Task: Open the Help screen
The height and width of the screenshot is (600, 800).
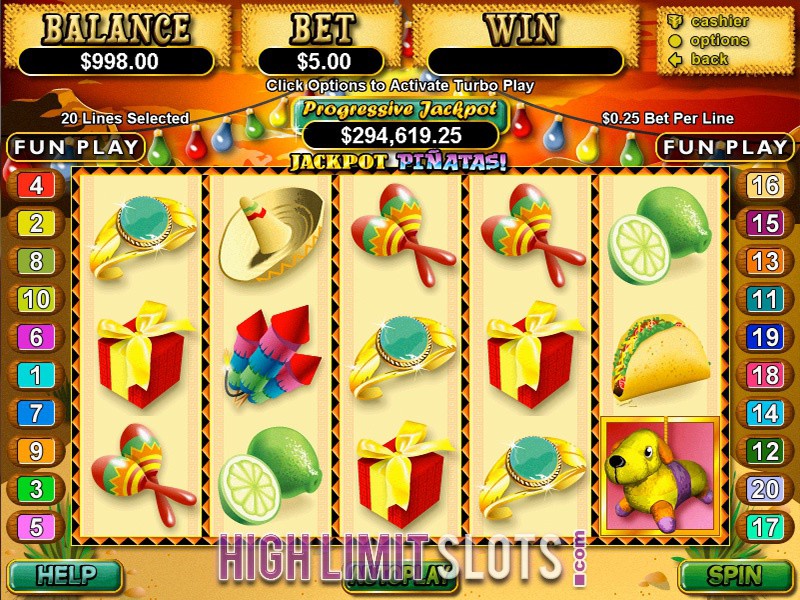Action: click(x=64, y=576)
